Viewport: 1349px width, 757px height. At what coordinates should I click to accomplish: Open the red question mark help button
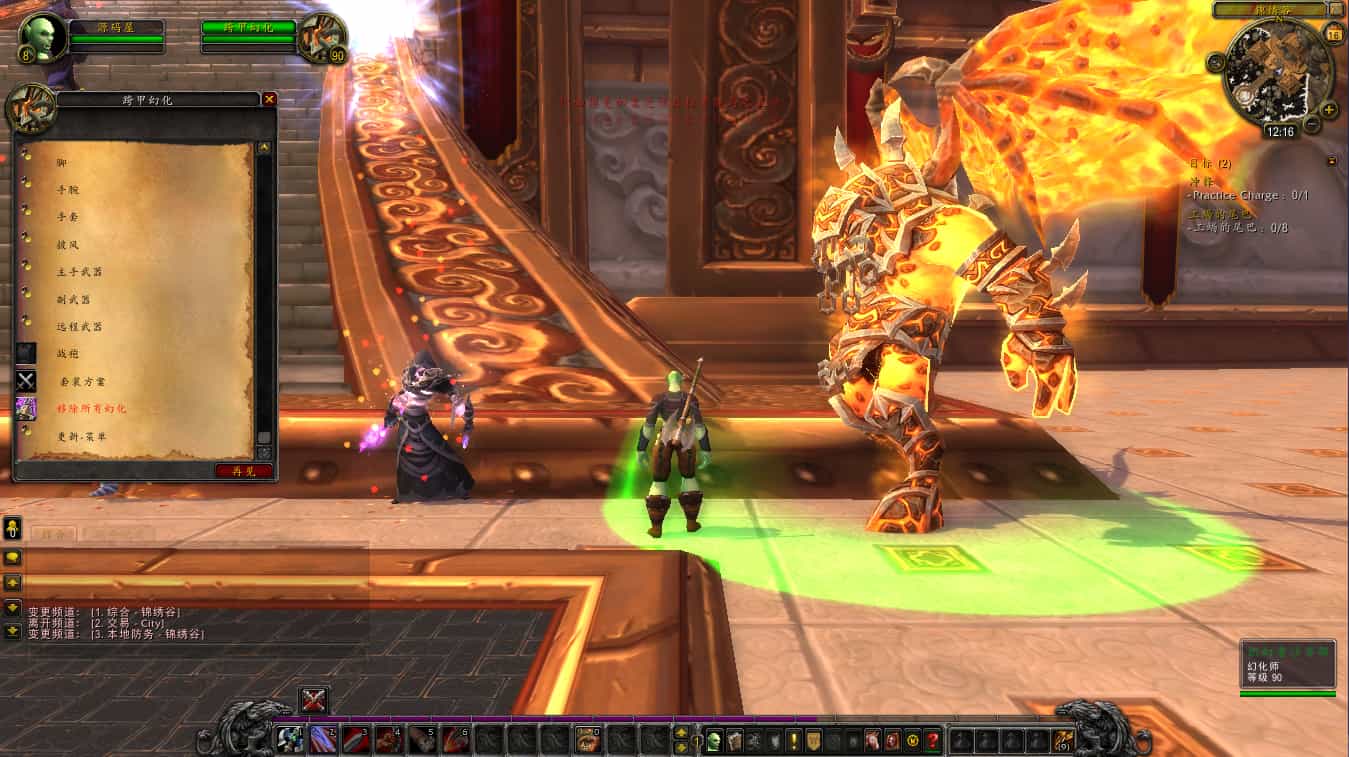pos(933,741)
